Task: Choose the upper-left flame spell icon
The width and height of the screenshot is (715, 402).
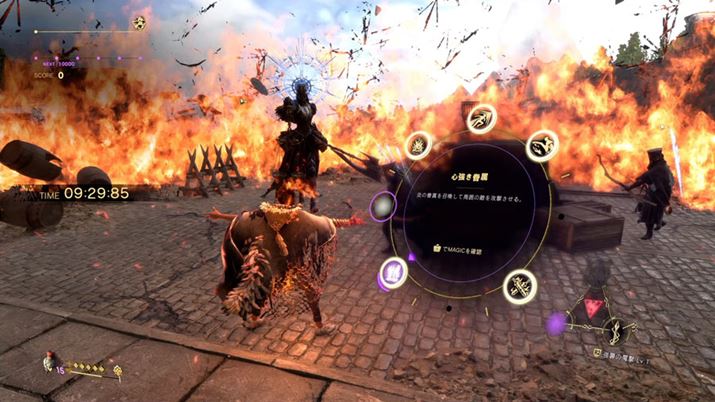Action: [x=418, y=146]
